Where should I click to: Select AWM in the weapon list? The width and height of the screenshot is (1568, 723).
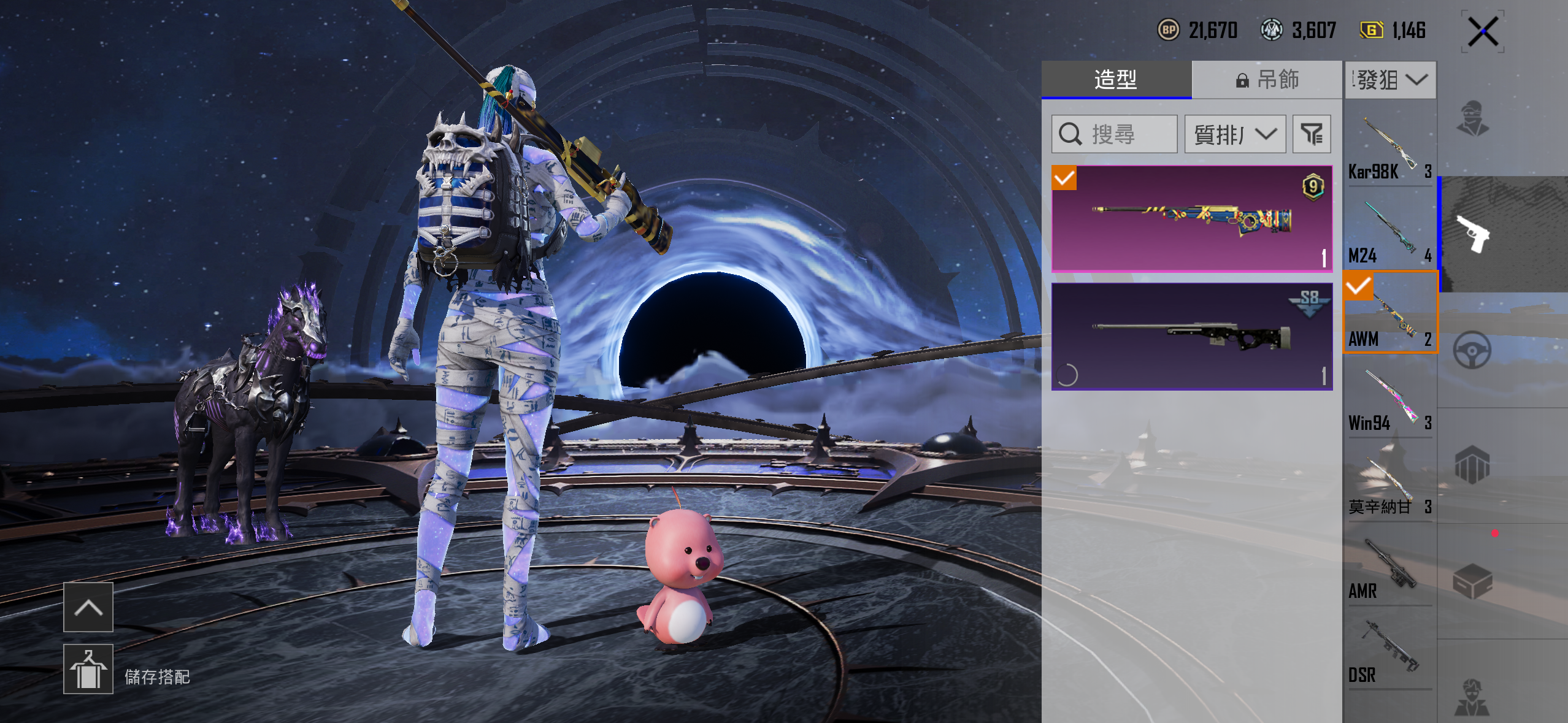tap(1389, 313)
